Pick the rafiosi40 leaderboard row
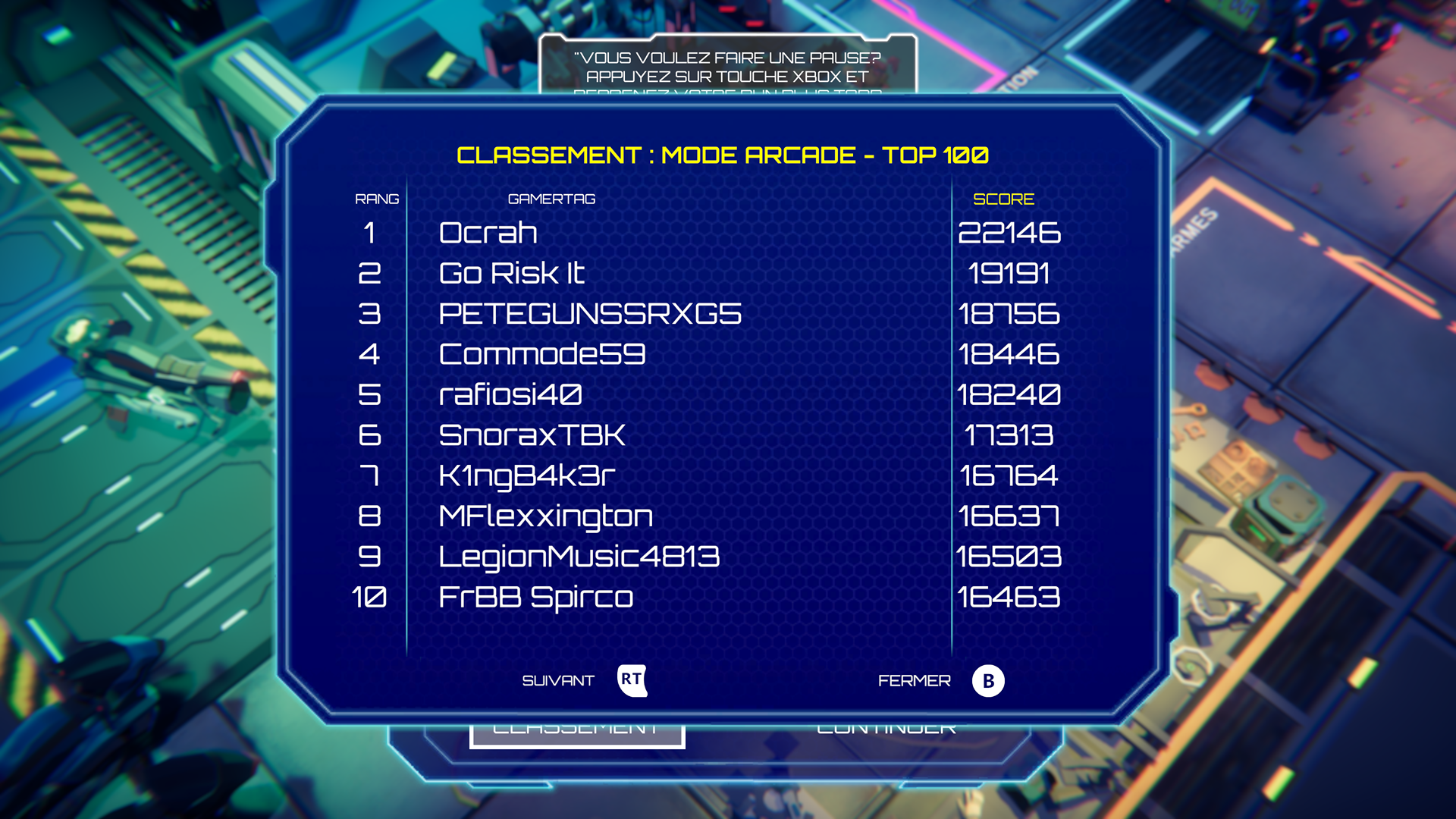This screenshot has width=1456, height=819. [510, 394]
